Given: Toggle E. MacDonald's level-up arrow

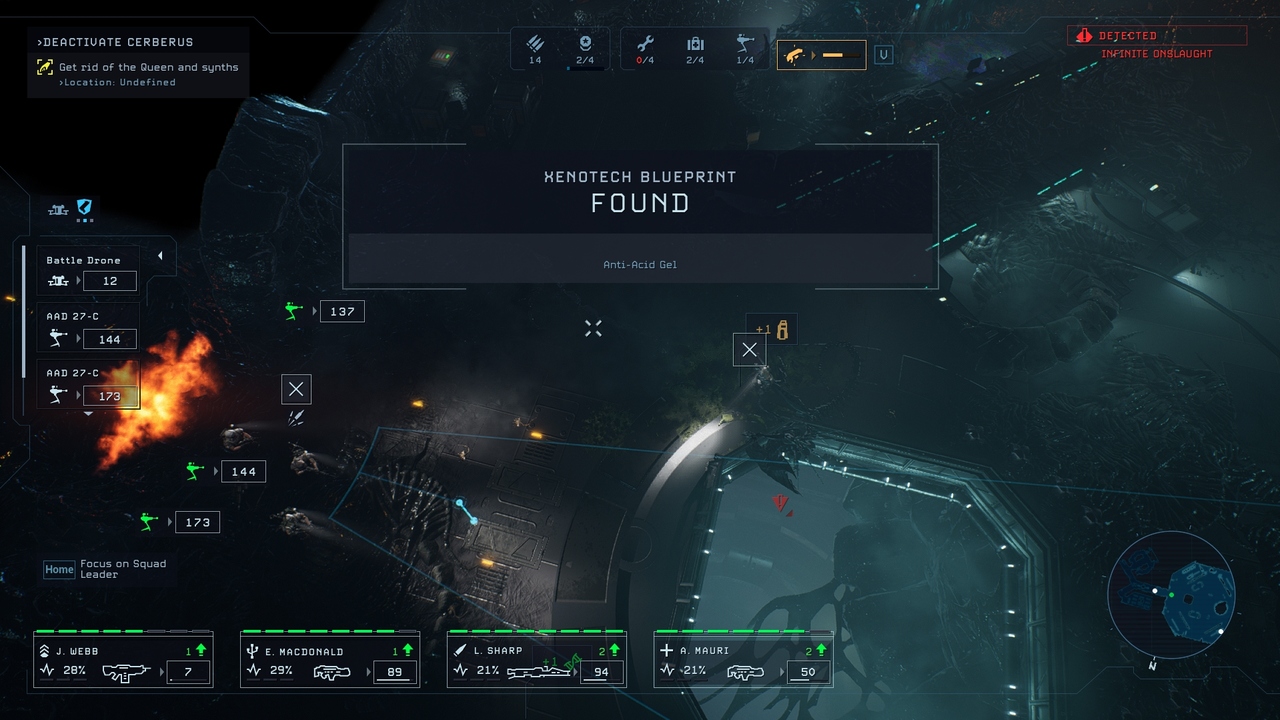Looking at the screenshot, I should click(x=407, y=649).
